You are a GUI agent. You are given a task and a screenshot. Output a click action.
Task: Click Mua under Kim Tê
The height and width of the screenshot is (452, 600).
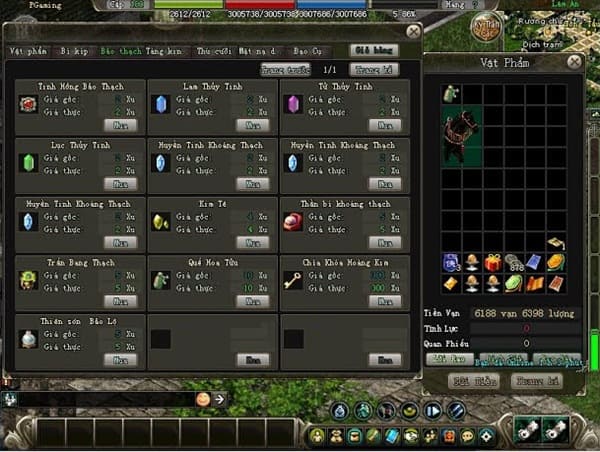pyautogui.click(x=253, y=243)
